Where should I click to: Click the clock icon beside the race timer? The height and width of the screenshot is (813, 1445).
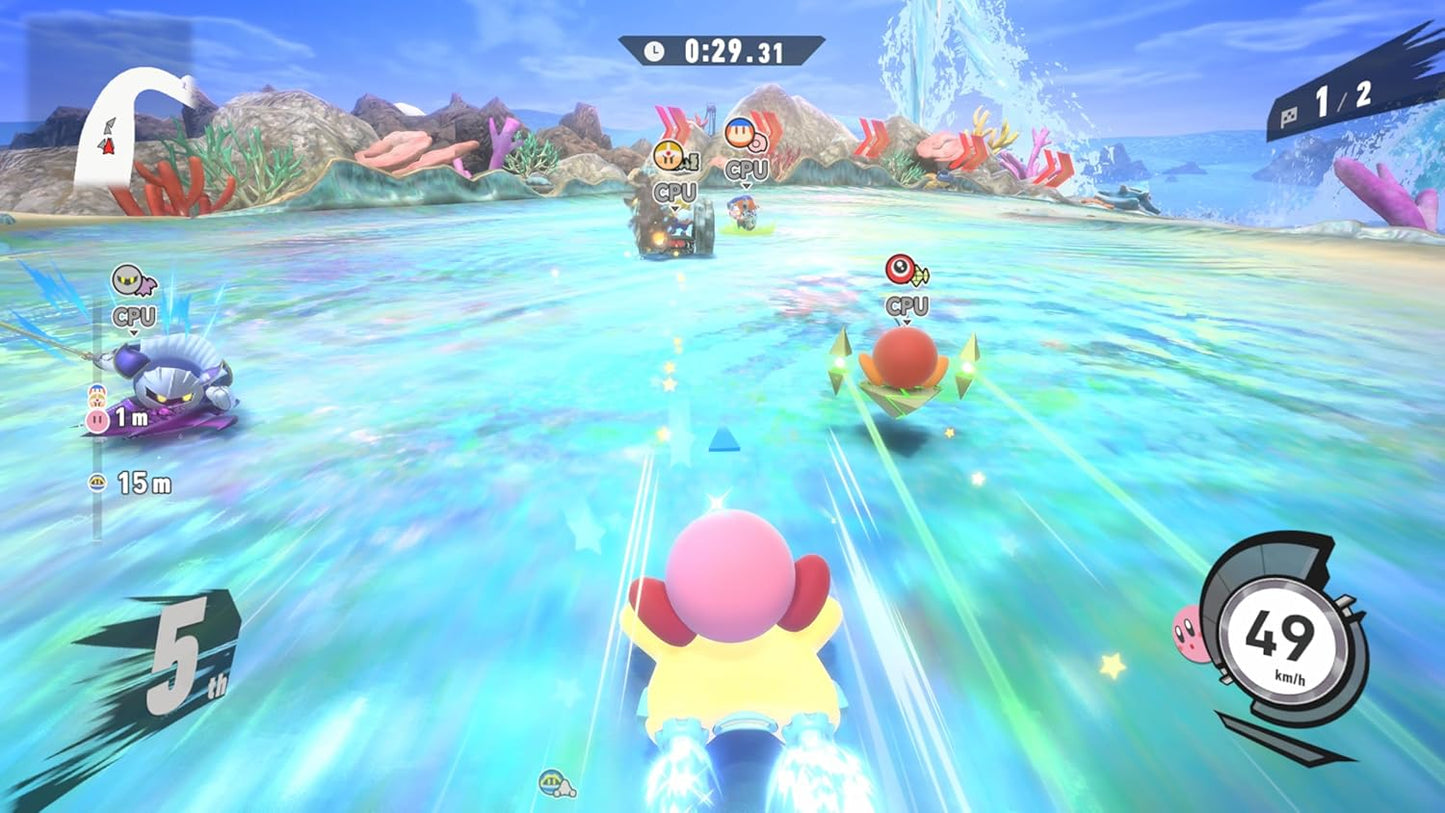tap(656, 51)
